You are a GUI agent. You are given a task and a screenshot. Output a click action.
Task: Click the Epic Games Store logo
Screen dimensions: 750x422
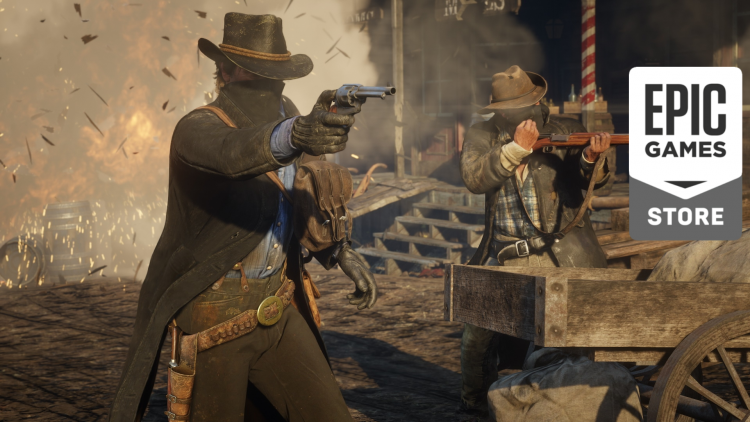tap(685, 152)
